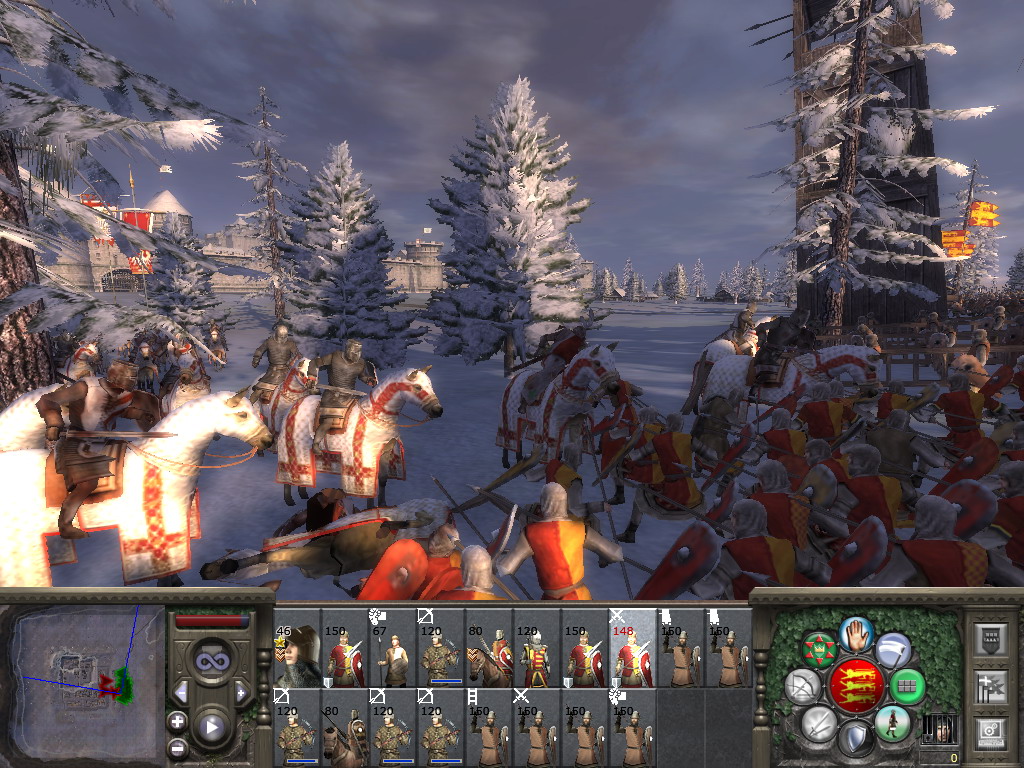Toggle the run/walk runner button
Viewport: 1024px width, 768px height.
[x=891, y=723]
